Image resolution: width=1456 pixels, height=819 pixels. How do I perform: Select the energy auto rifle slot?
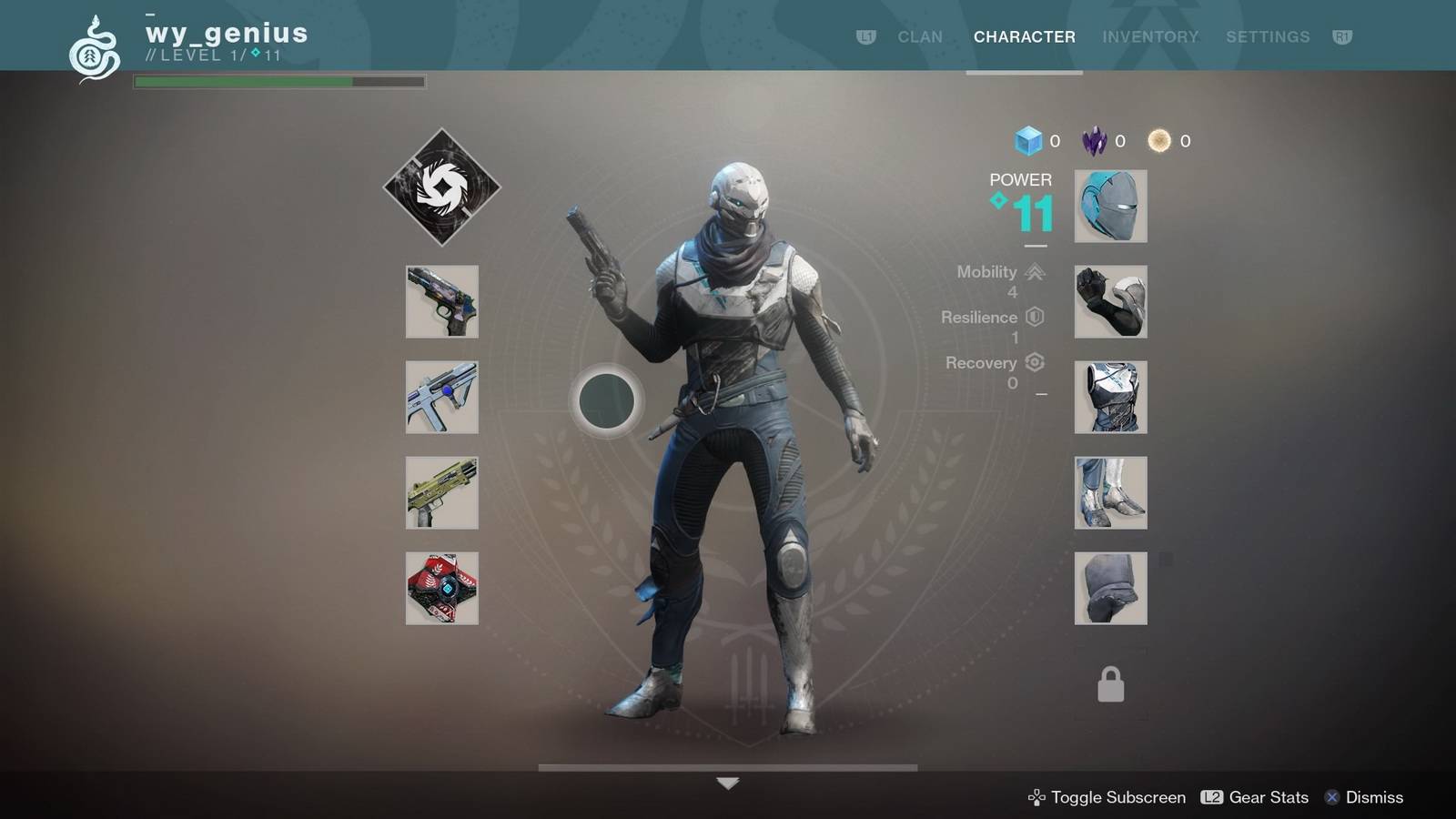[x=441, y=398]
